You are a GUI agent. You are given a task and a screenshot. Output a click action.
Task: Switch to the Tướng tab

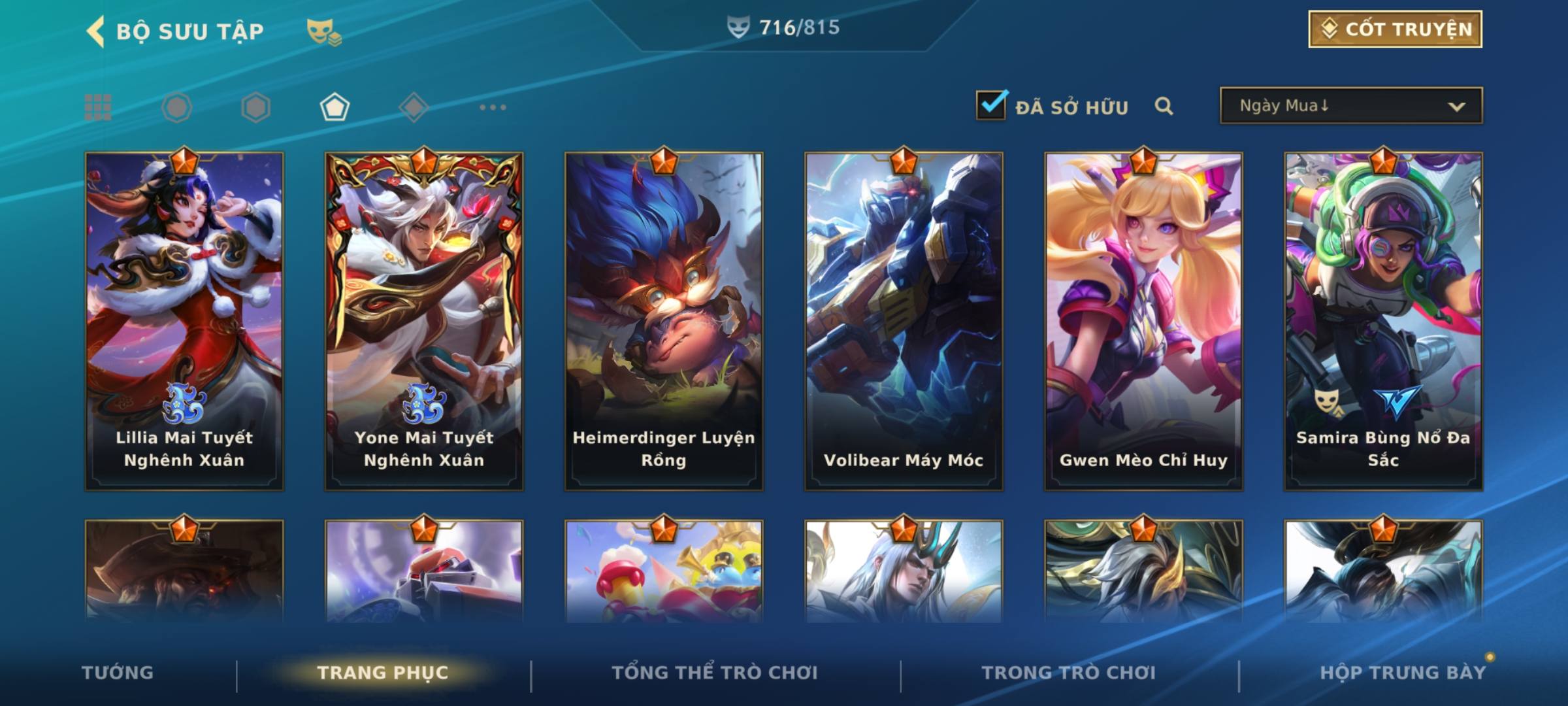(118, 673)
